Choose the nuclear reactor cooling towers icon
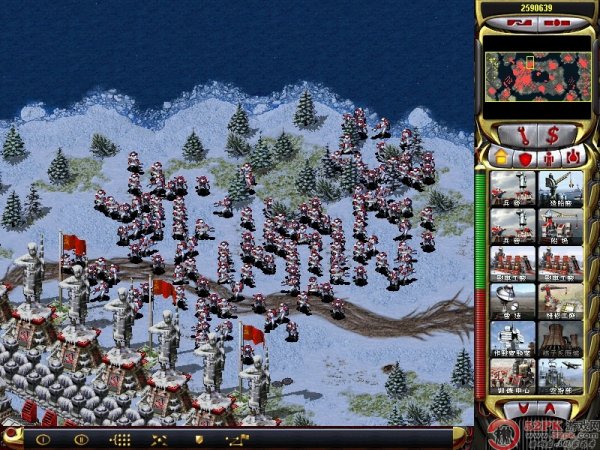The height and width of the screenshot is (450, 600). pos(561,339)
